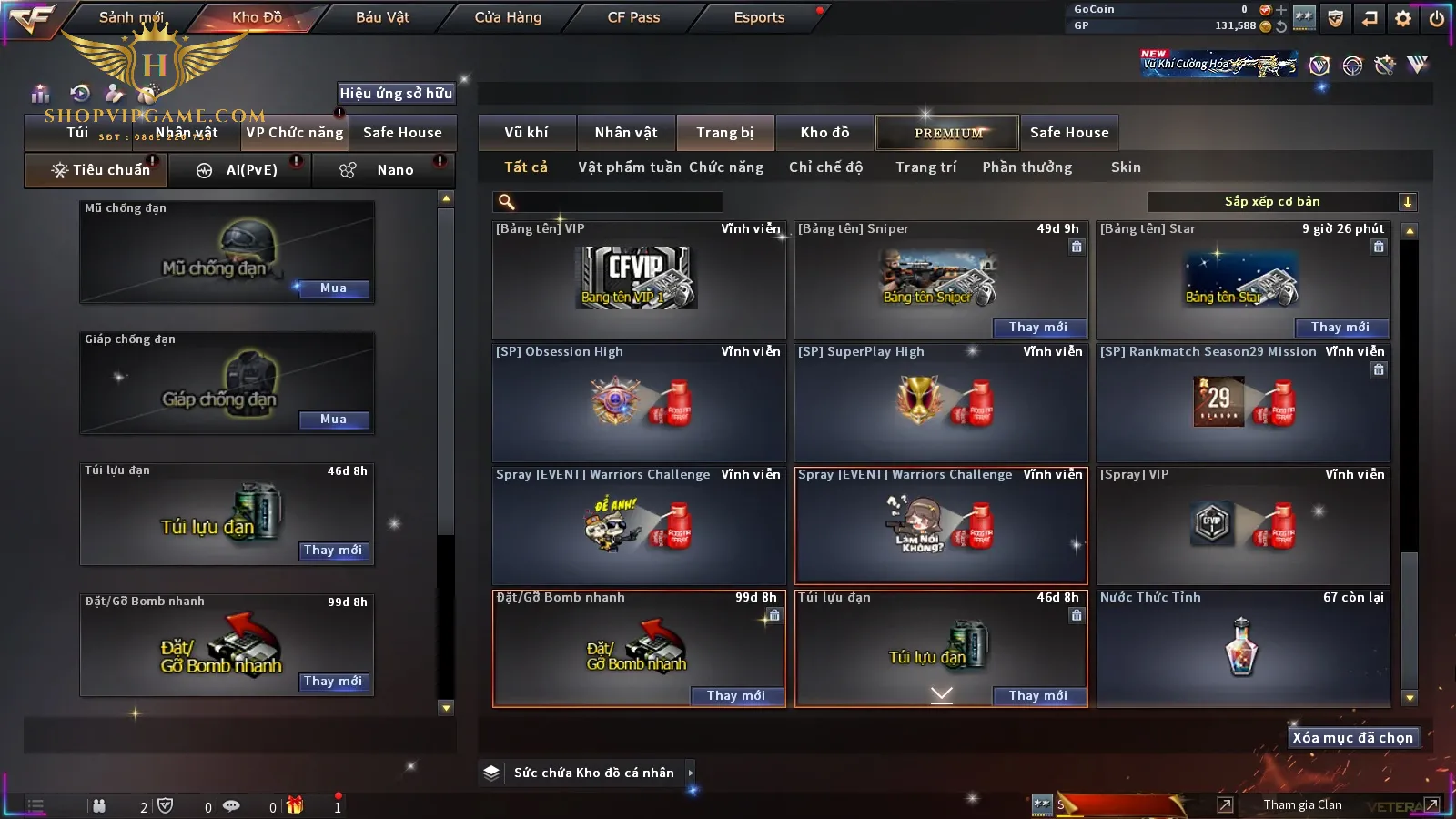Open the Sắp xếp cơ bản sort dropdown
The width and height of the screenshot is (1456, 819).
pyautogui.click(x=1281, y=202)
